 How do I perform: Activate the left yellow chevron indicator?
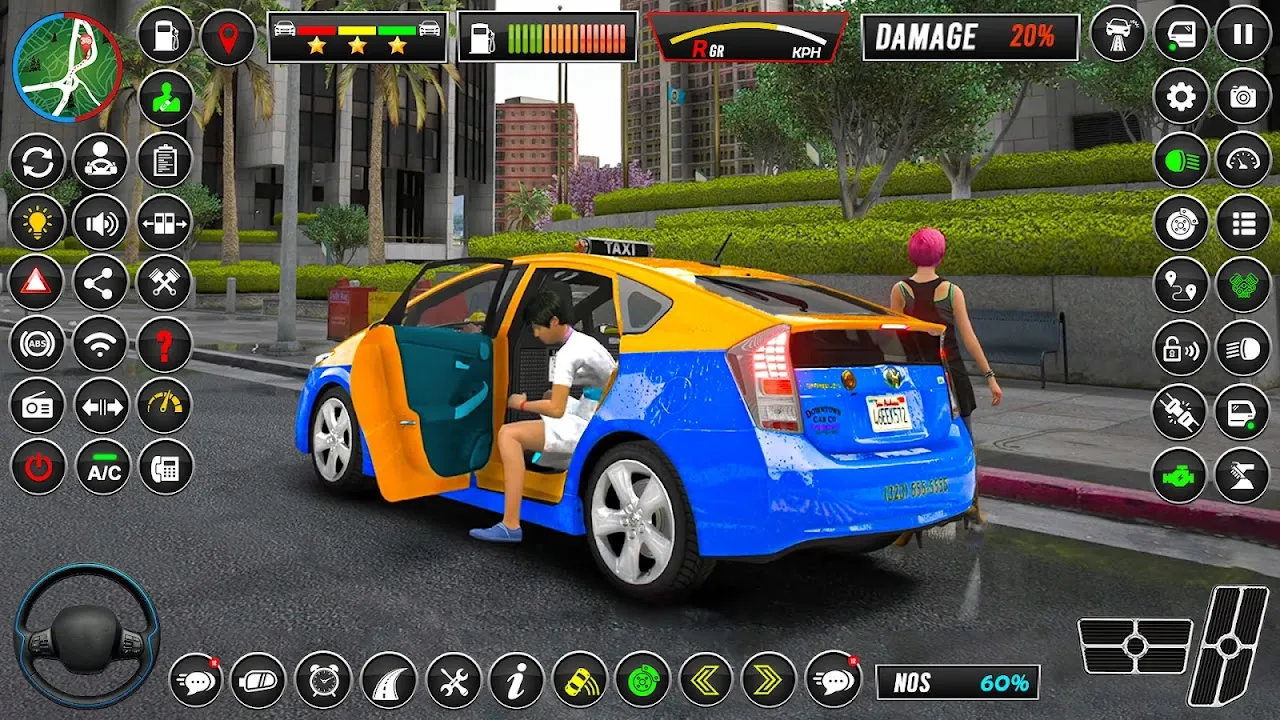click(706, 681)
